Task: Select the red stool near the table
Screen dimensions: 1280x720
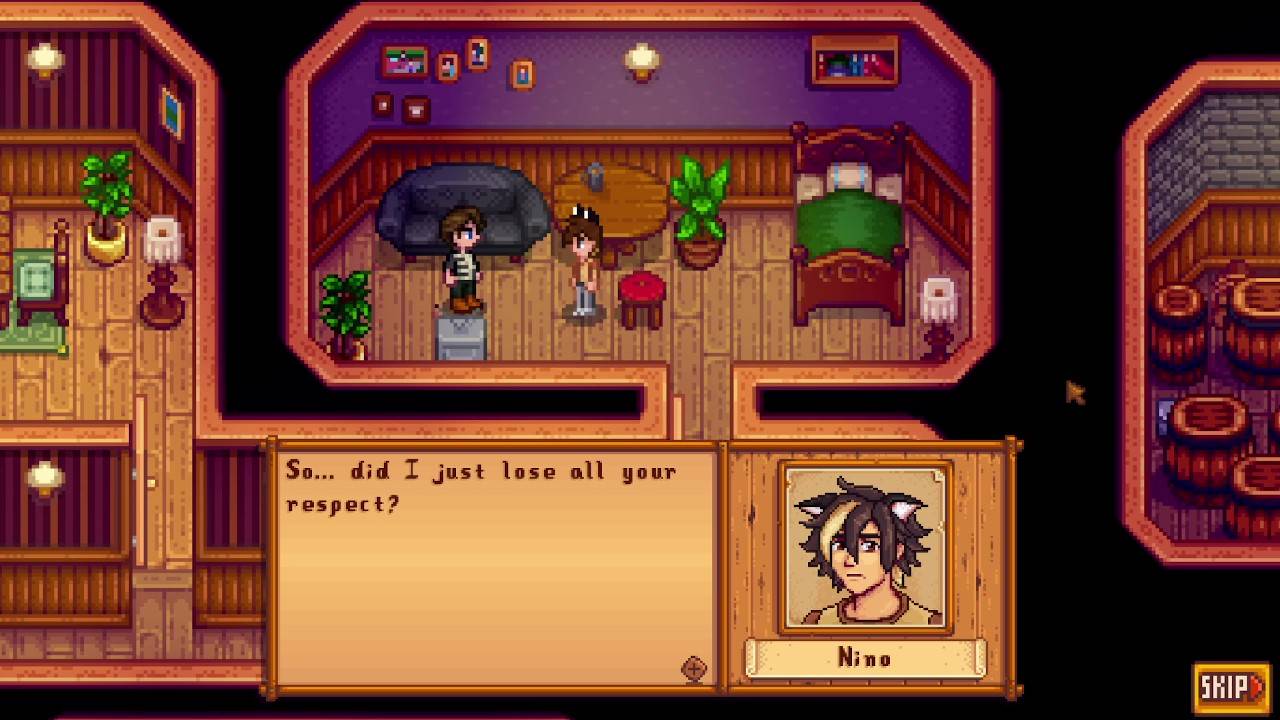Action: [643, 294]
